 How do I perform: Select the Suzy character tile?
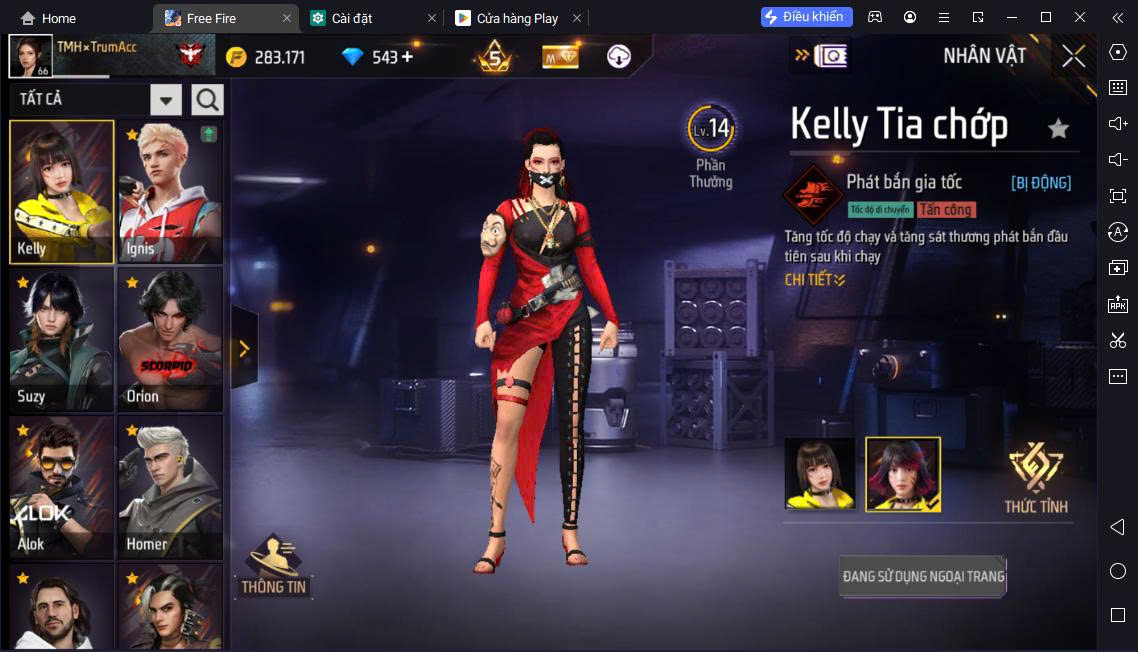[x=62, y=339]
